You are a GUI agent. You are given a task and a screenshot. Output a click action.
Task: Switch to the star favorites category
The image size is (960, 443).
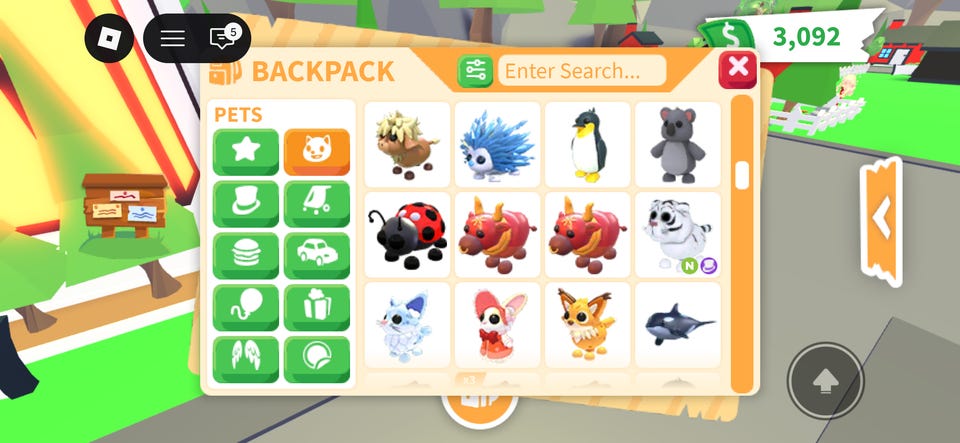tap(245, 151)
